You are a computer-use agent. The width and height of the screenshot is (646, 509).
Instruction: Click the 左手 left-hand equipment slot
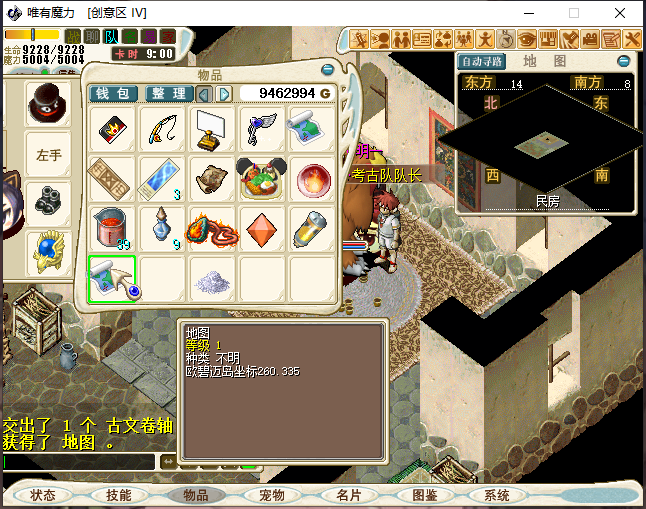pos(49,155)
